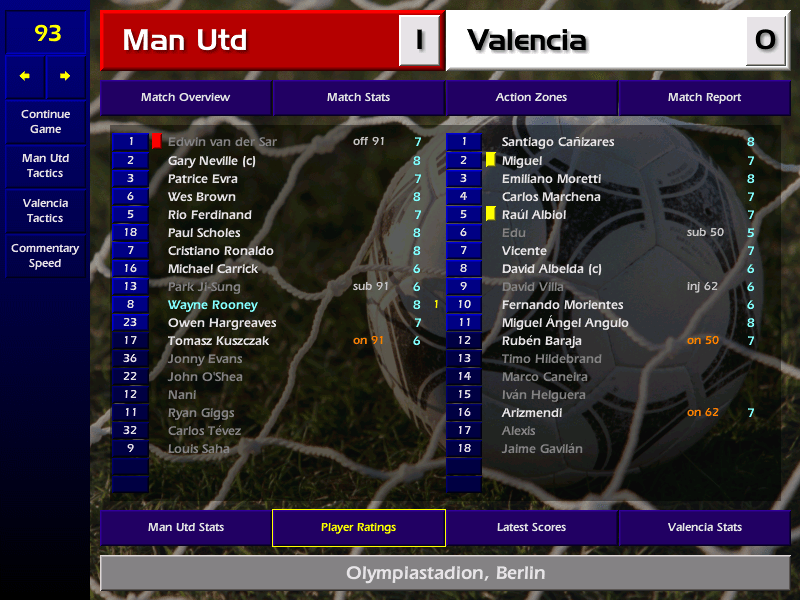Click the left yellow arrow button

pyautogui.click(x=25, y=76)
